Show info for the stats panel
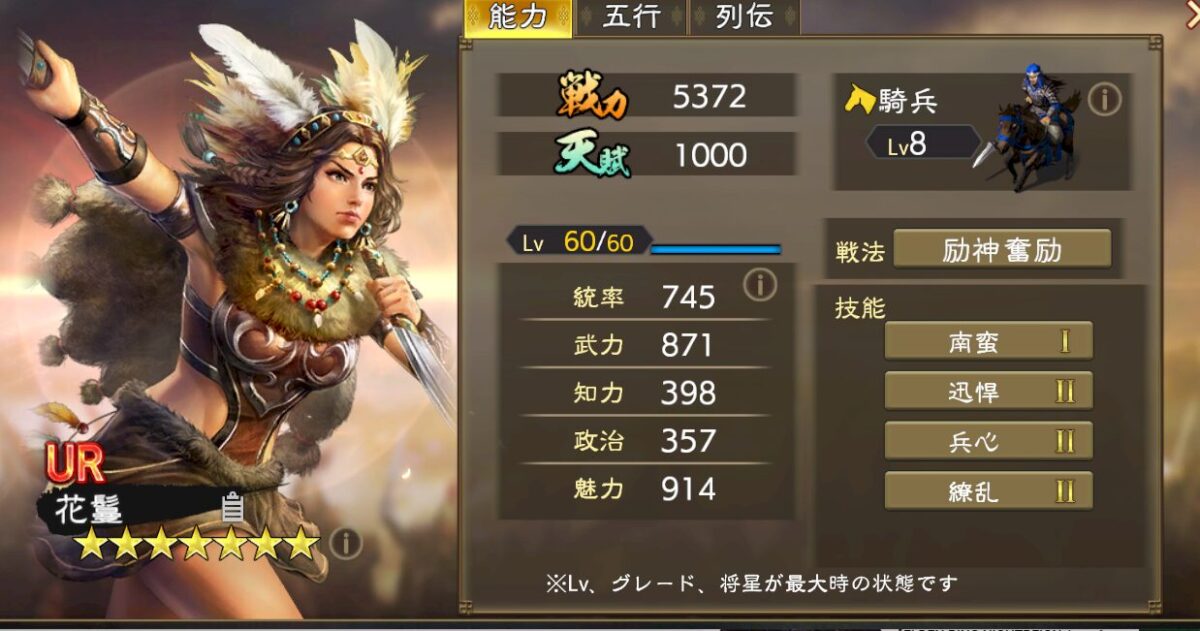 tap(760, 286)
